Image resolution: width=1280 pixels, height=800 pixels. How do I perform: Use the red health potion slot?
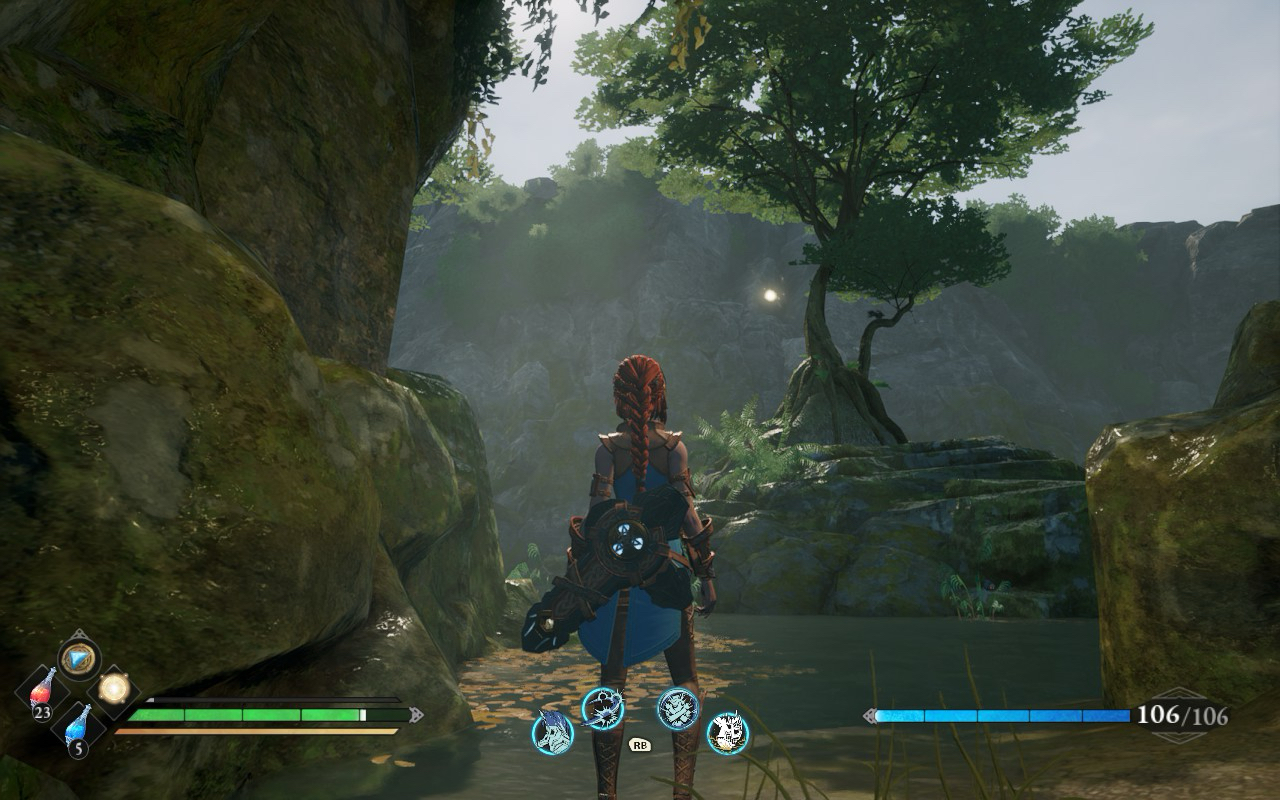[x=42, y=691]
